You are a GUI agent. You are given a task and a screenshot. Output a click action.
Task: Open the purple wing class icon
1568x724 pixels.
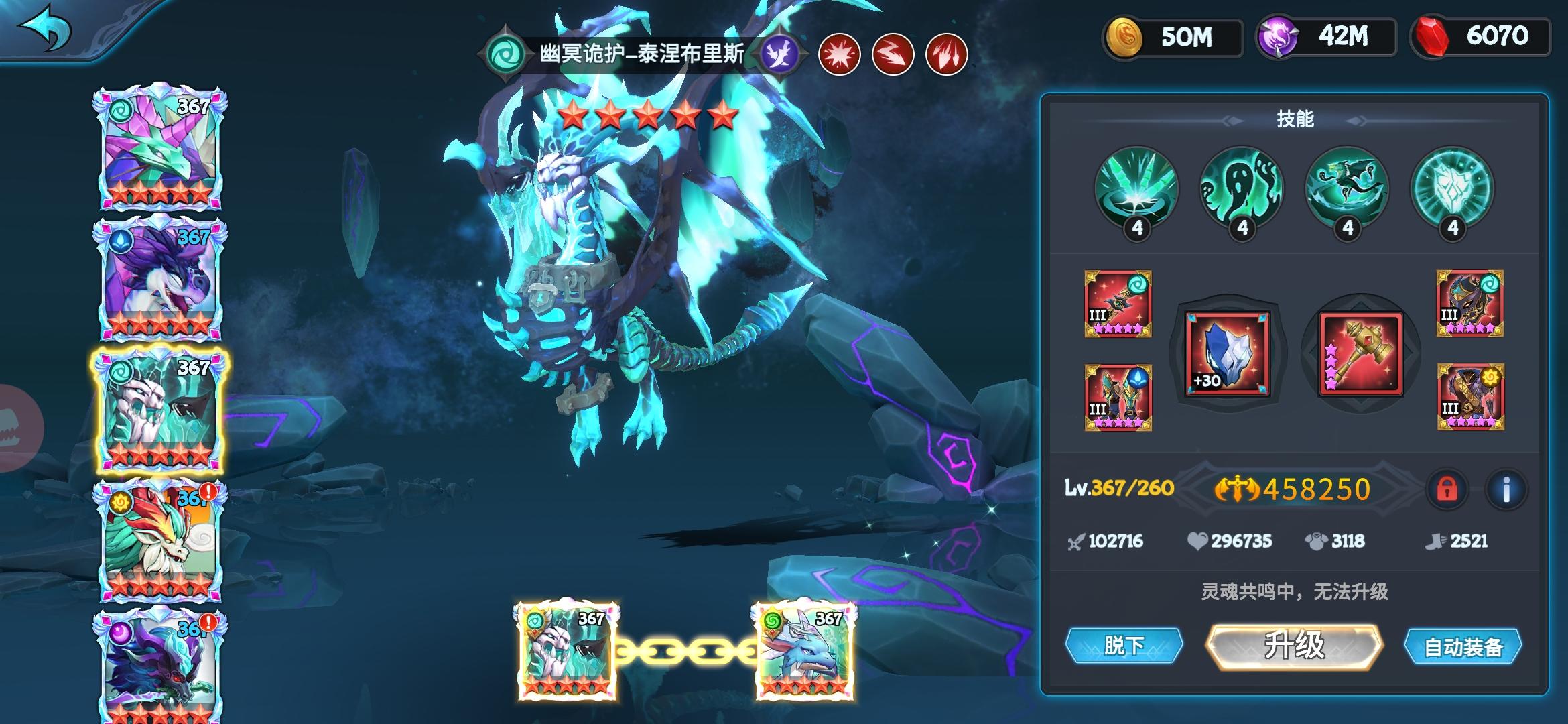(x=781, y=53)
